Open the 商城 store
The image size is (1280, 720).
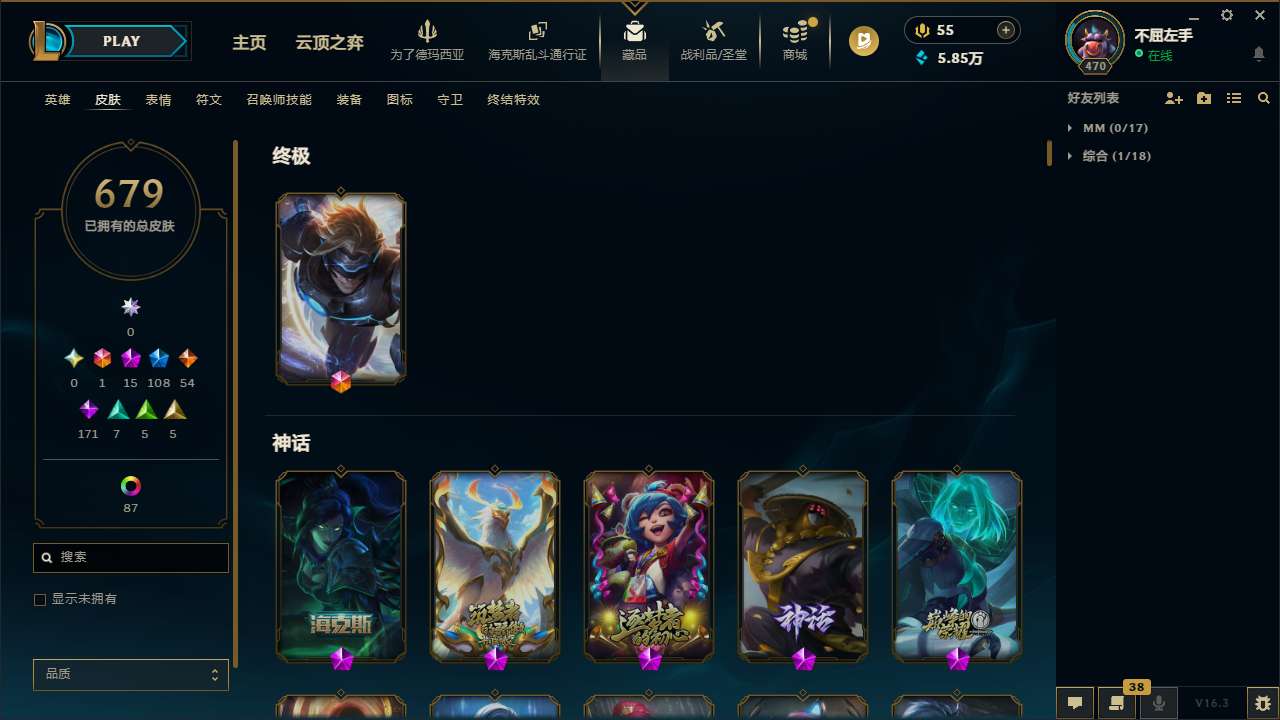coord(795,40)
